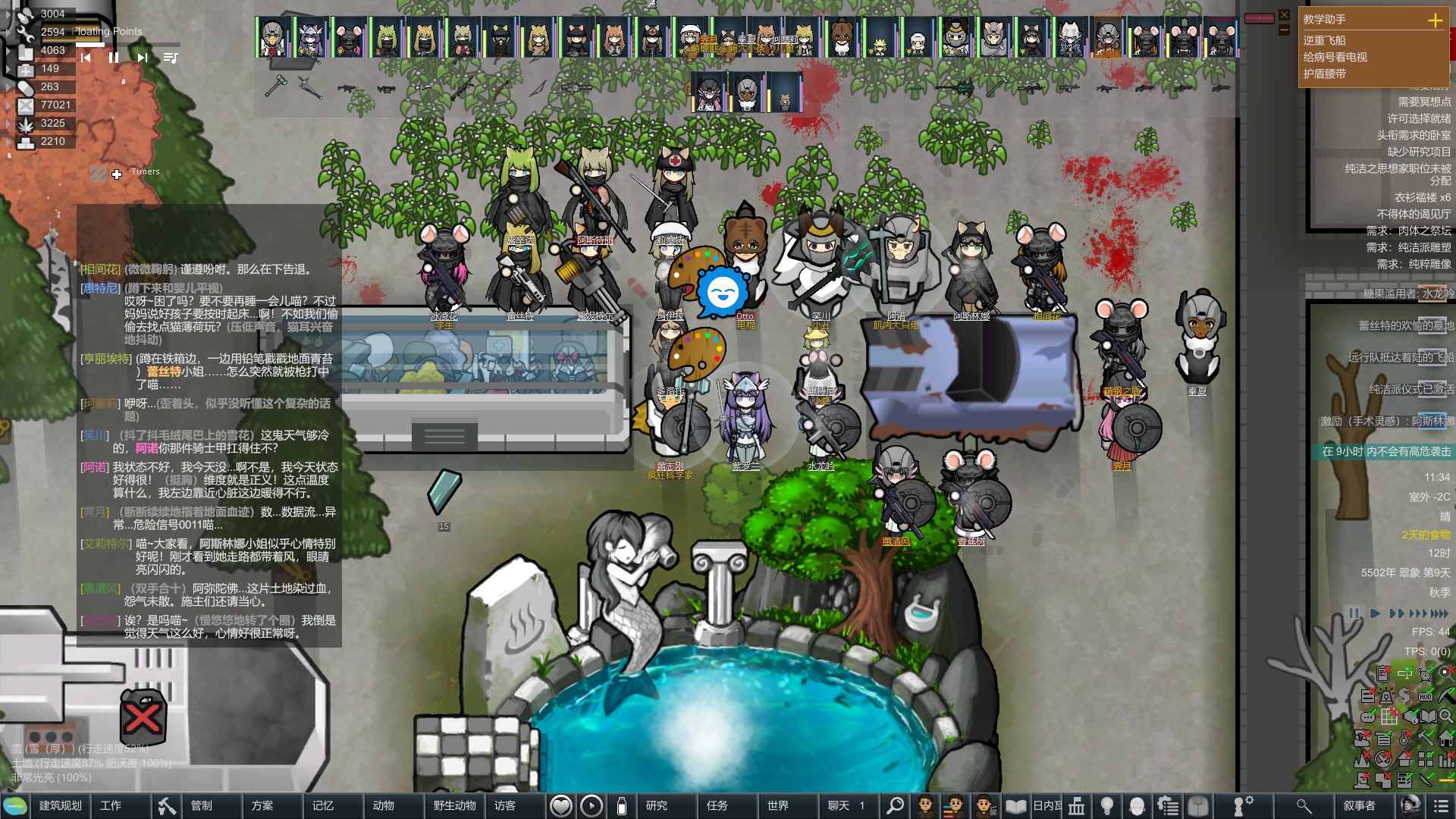Viewport: 1456px width, 819px height.
Task: Open the 任务 (Quests) tab
Action: click(717, 805)
